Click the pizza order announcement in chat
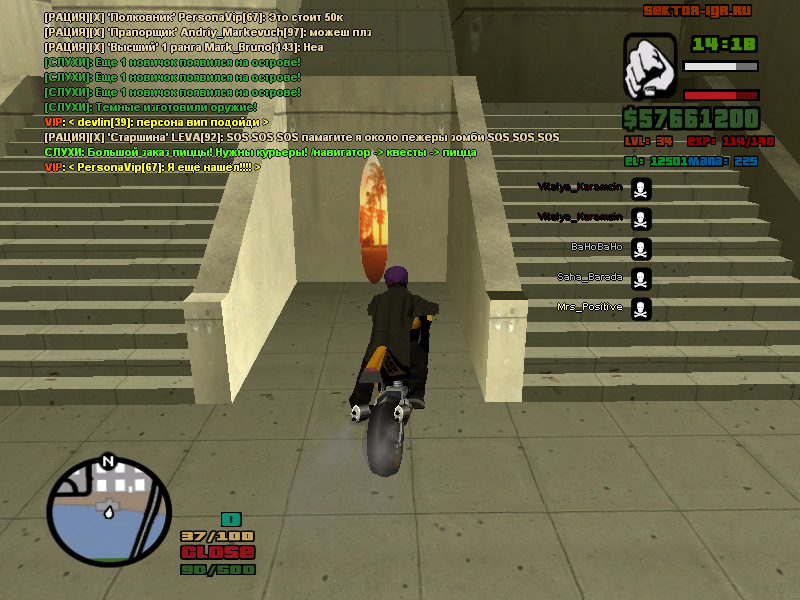Image resolution: width=800 pixels, height=600 pixels. click(x=261, y=152)
